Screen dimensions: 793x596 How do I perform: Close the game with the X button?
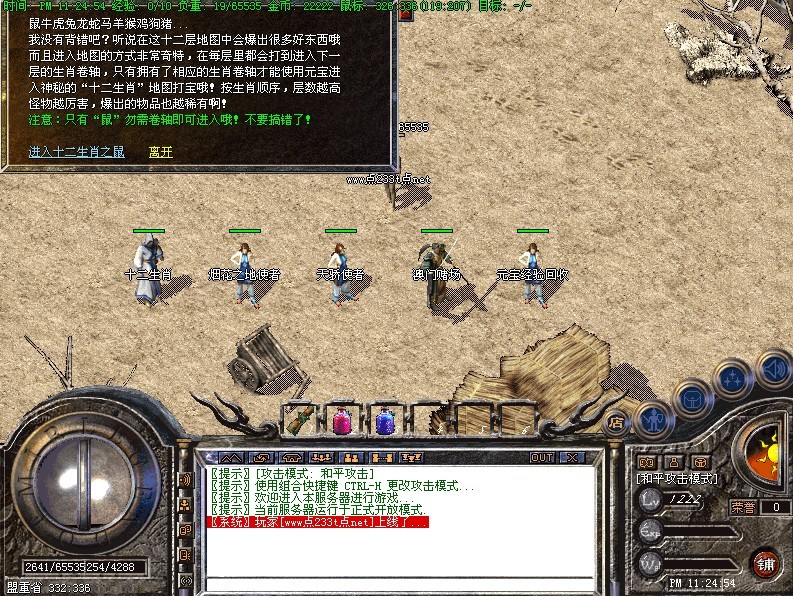pyautogui.click(x=572, y=457)
